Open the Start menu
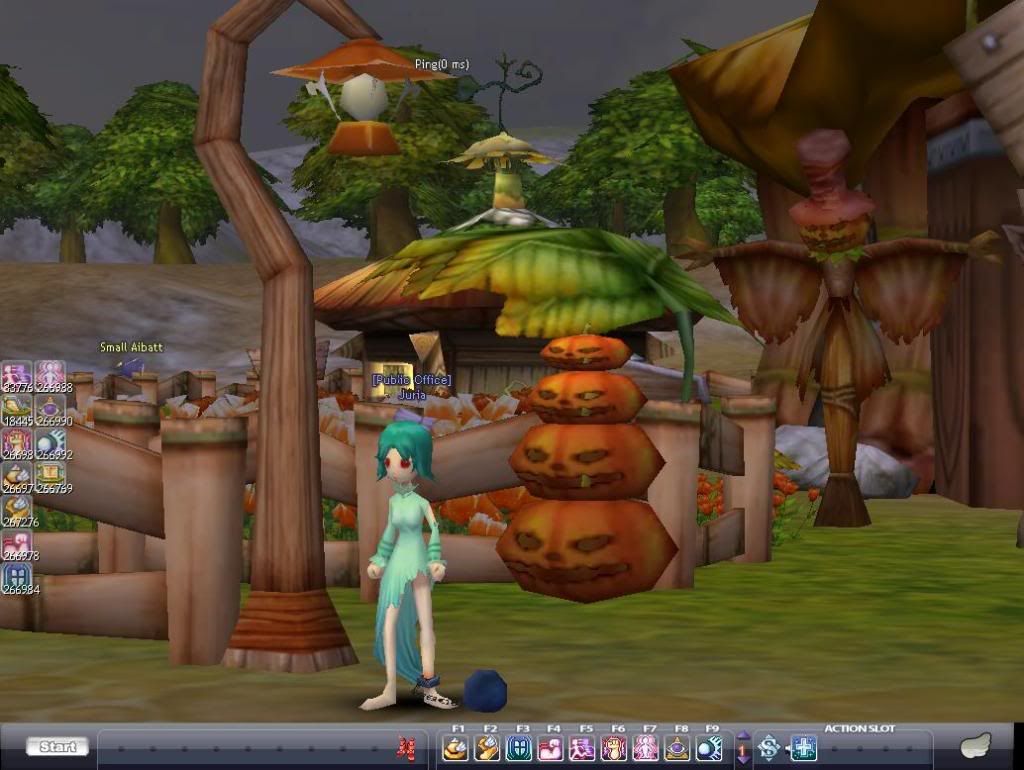The height and width of the screenshot is (770, 1024). point(57,747)
